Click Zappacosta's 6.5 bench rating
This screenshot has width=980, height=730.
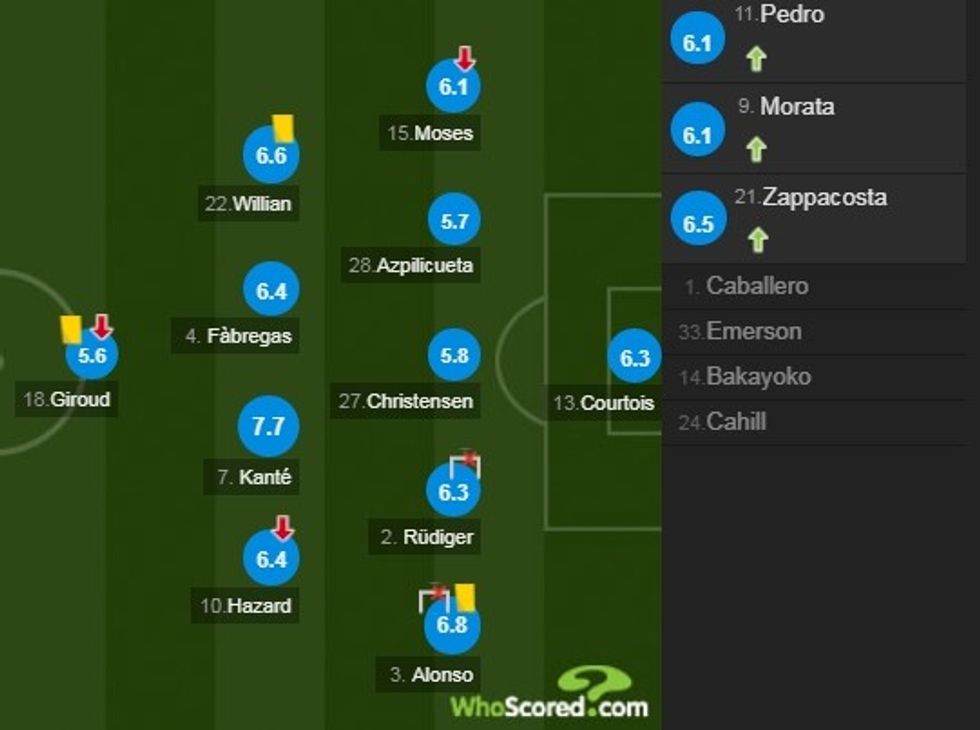(698, 223)
